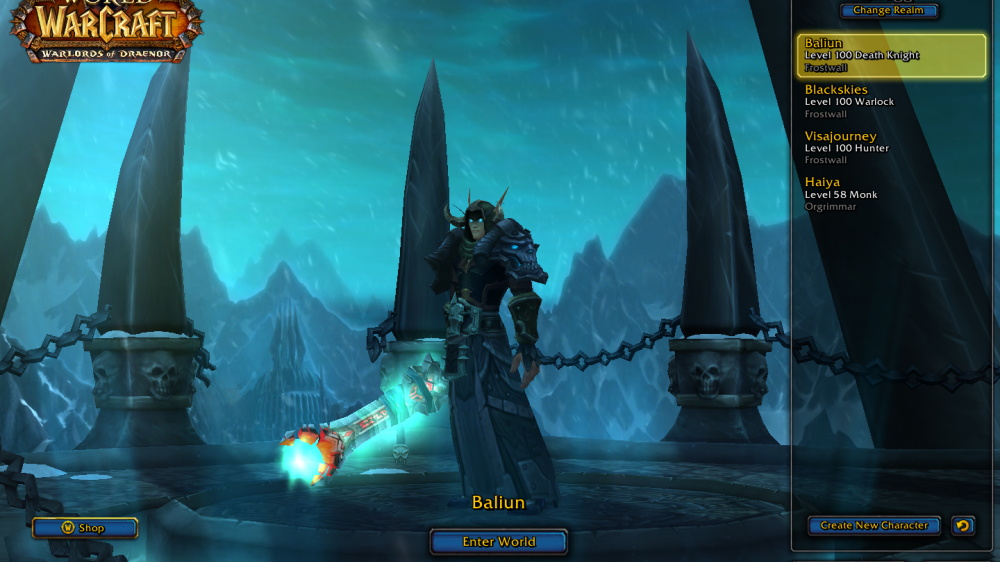
Task: Open the in-game Shop
Action: [84, 528]
